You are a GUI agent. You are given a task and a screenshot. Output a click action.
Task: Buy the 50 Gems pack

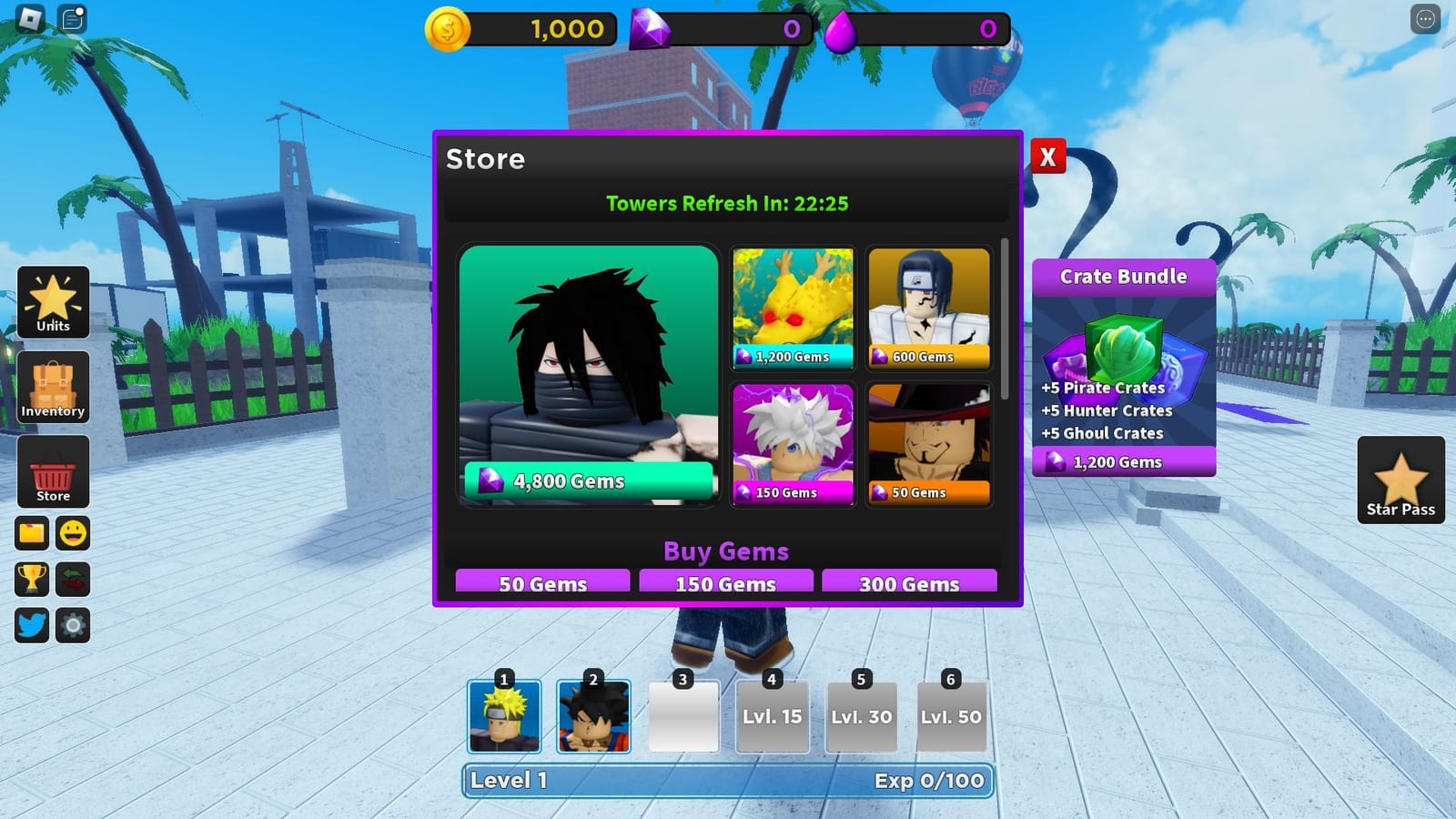pyautogui.click(x=541, y=583)
